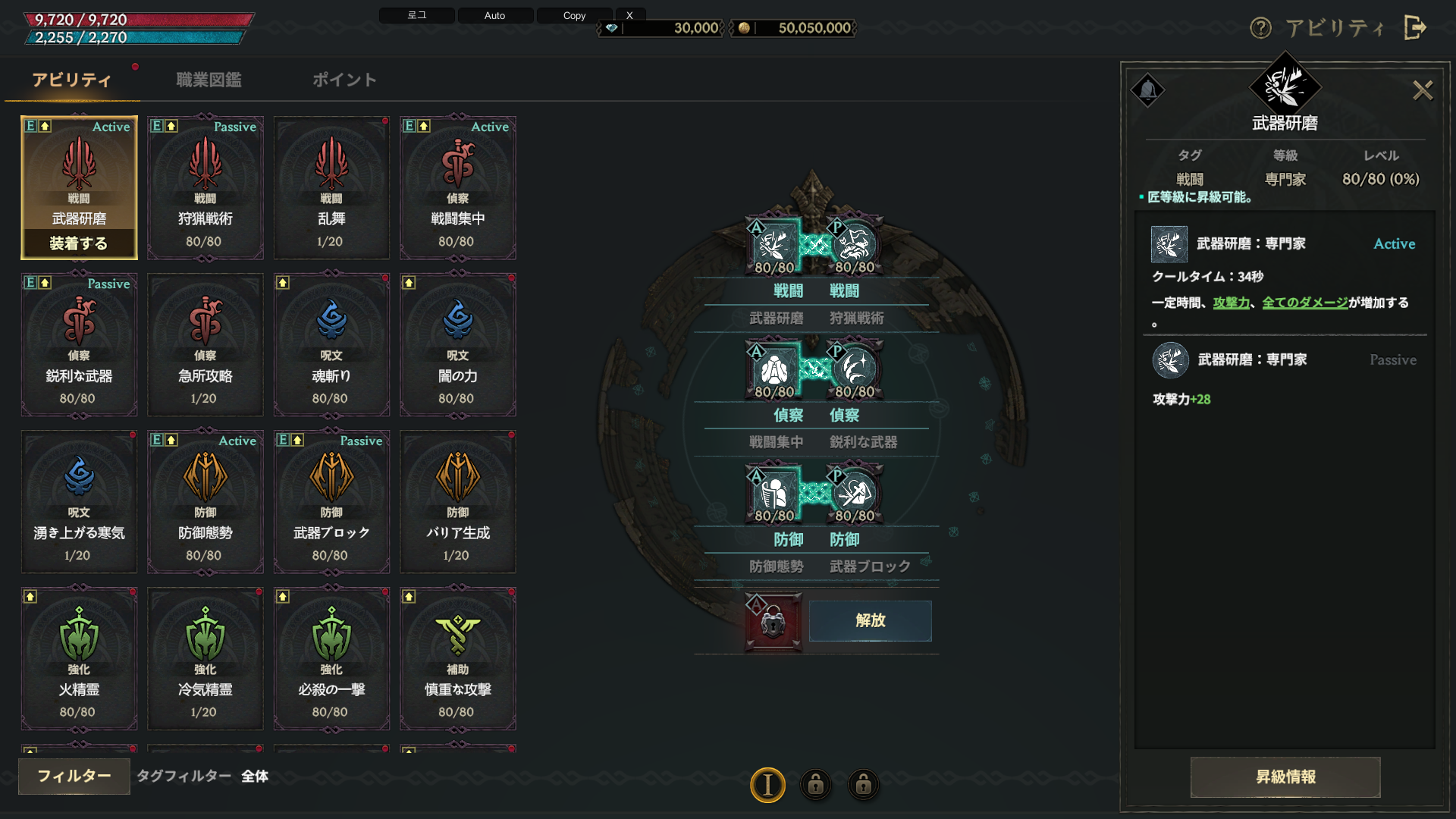Unlock the slot with the 解放 button
The width and height of the screenshot is (1456, 819).
(870, 620)
